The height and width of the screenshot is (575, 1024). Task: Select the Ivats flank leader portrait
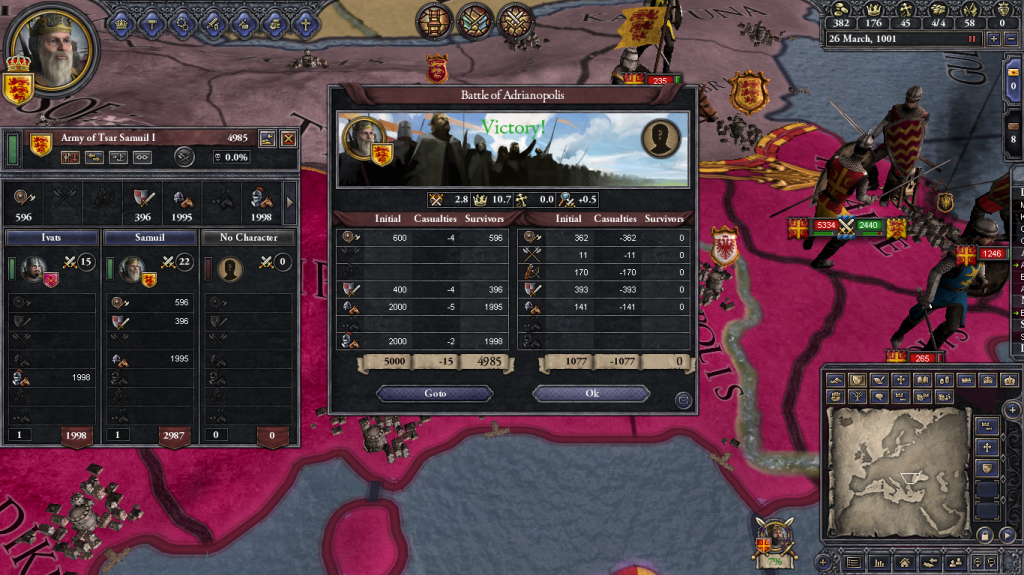pos(32,270)
